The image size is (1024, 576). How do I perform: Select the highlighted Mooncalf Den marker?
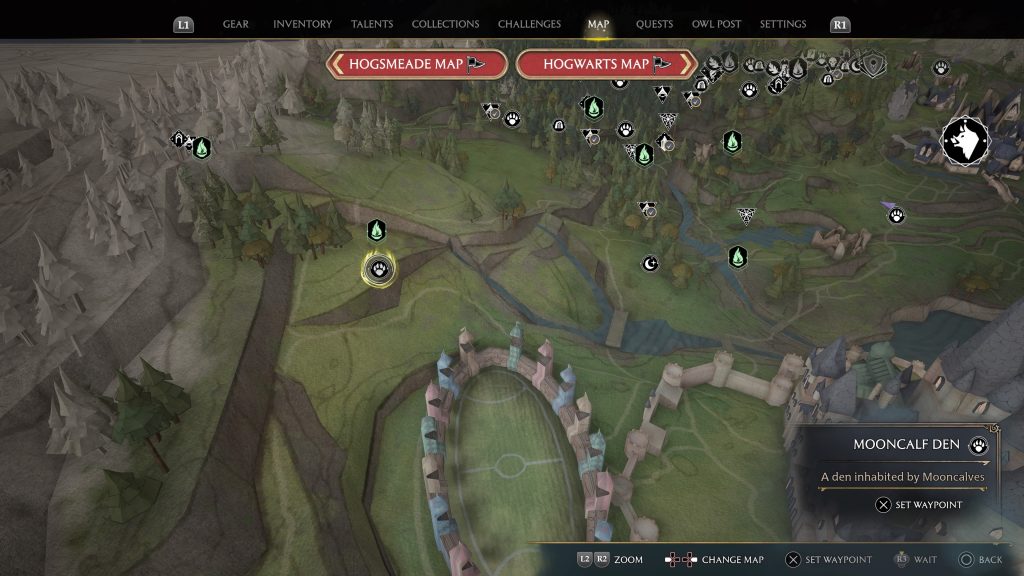pos(379,268)
